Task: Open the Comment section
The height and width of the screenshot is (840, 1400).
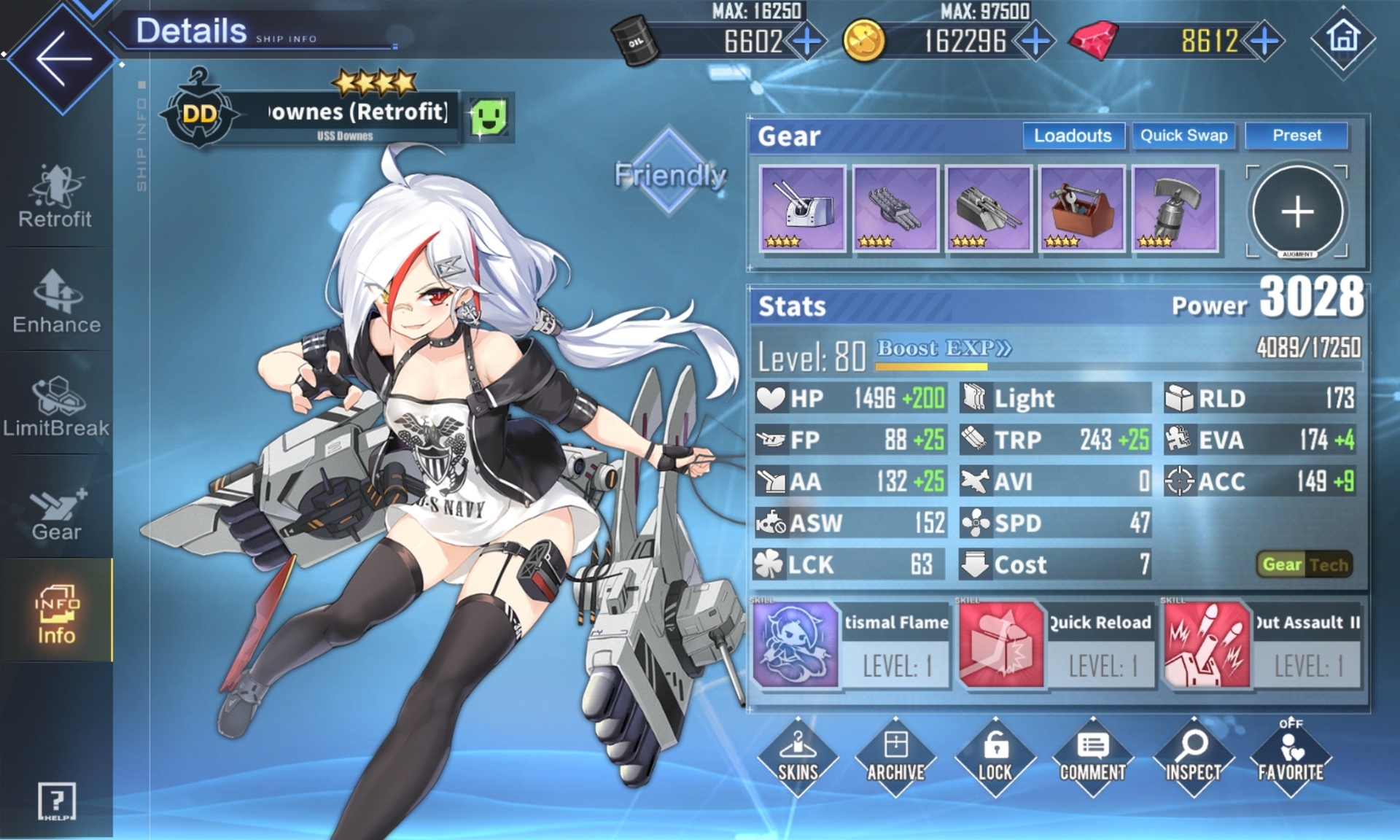Action: 1092,757
